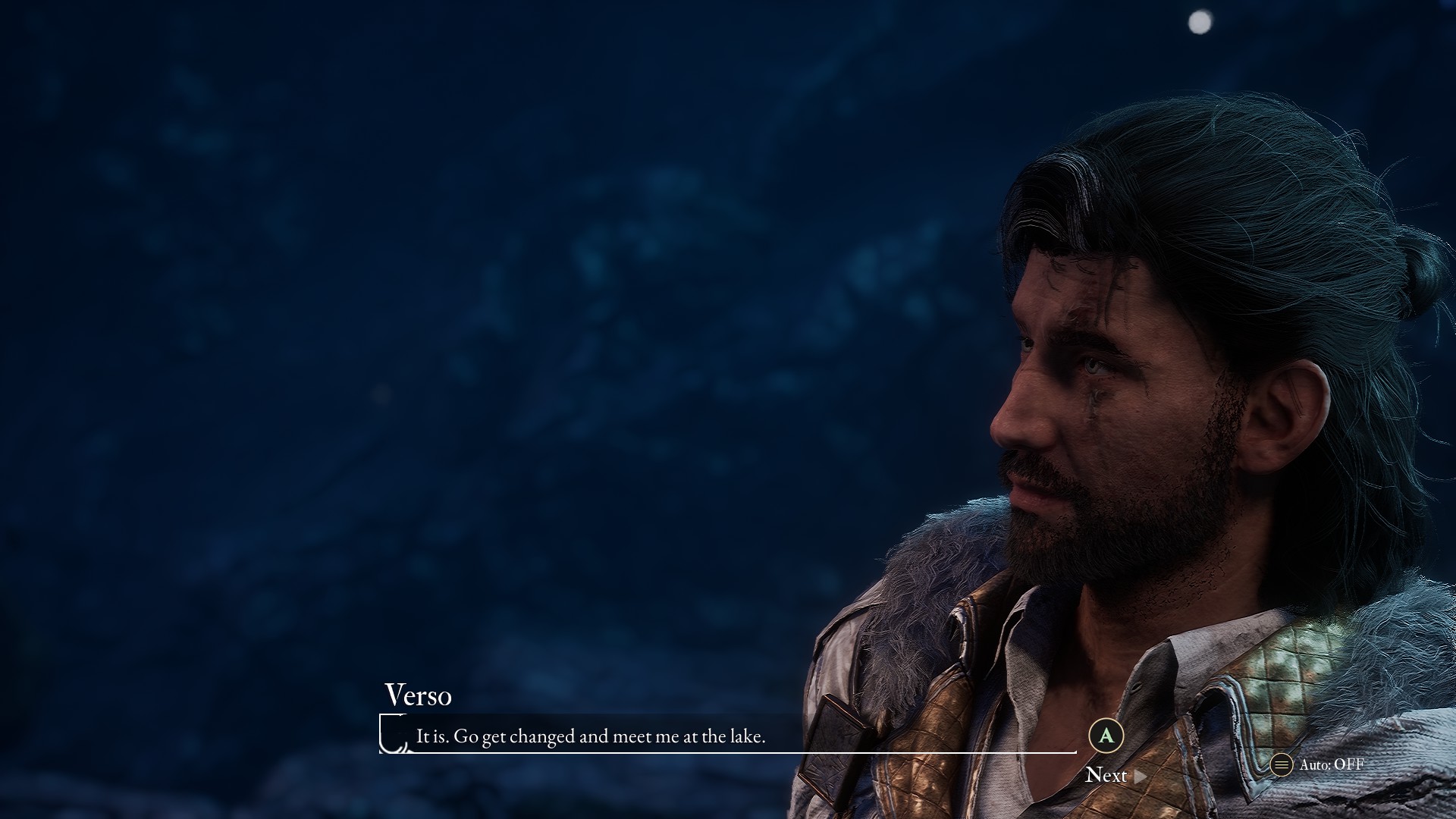Toggle the Auto: OFF dialogue setting
Viewport: 1456px width, 819px height.
[1319, 764]
